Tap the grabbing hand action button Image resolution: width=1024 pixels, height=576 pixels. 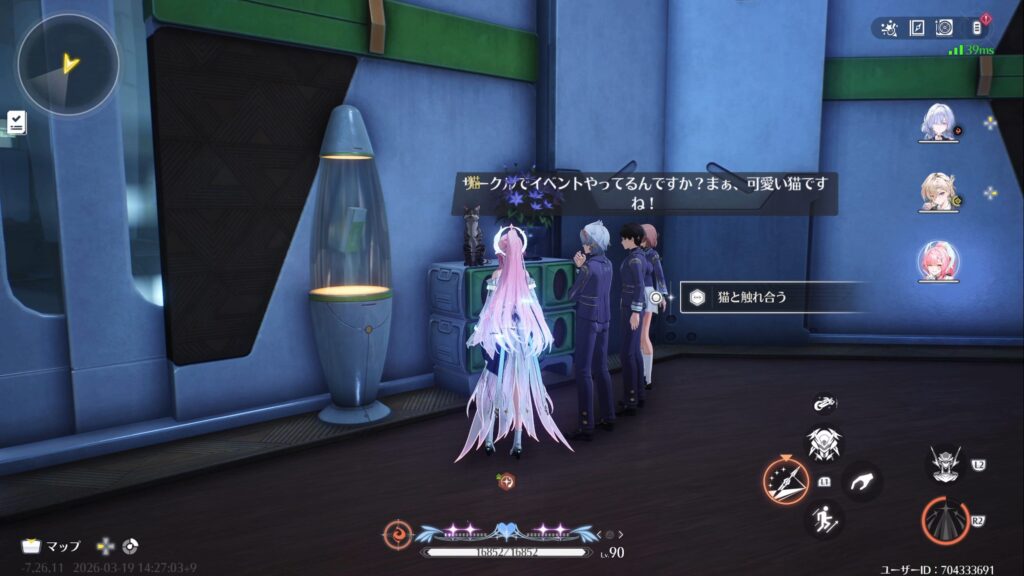pos(860,482)
